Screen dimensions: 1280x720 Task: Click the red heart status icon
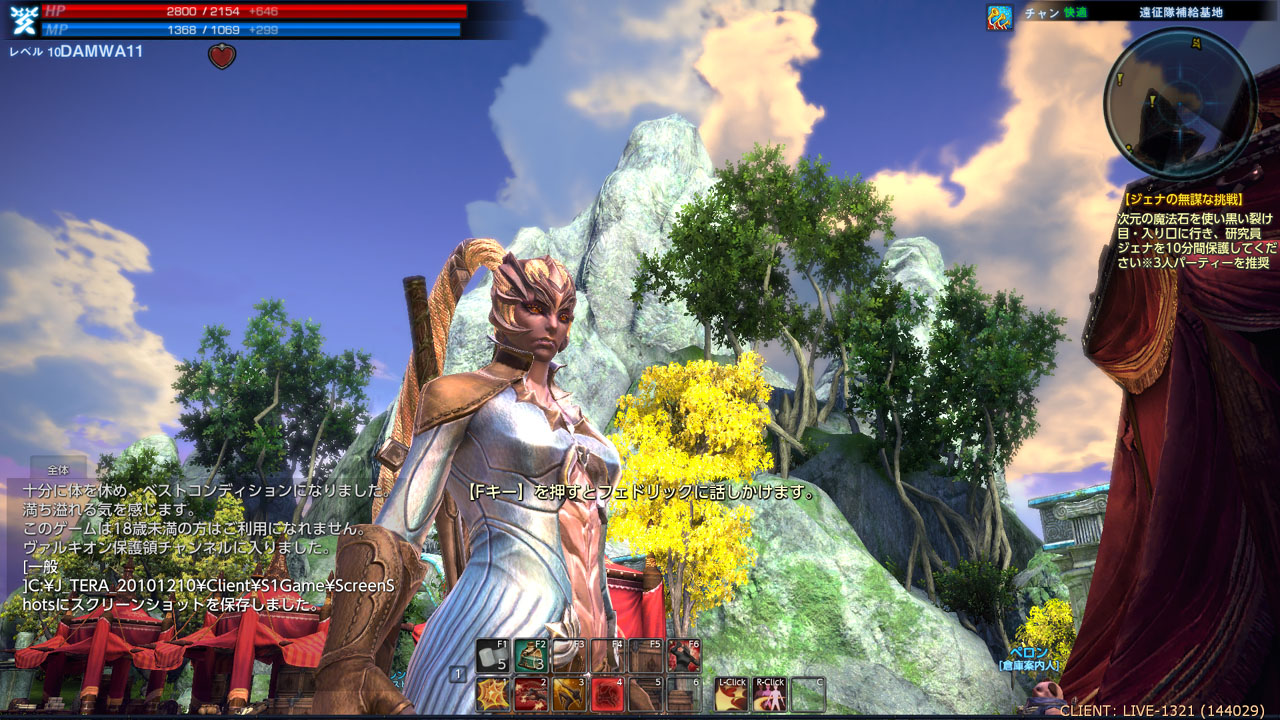click(x=222, y=56)
